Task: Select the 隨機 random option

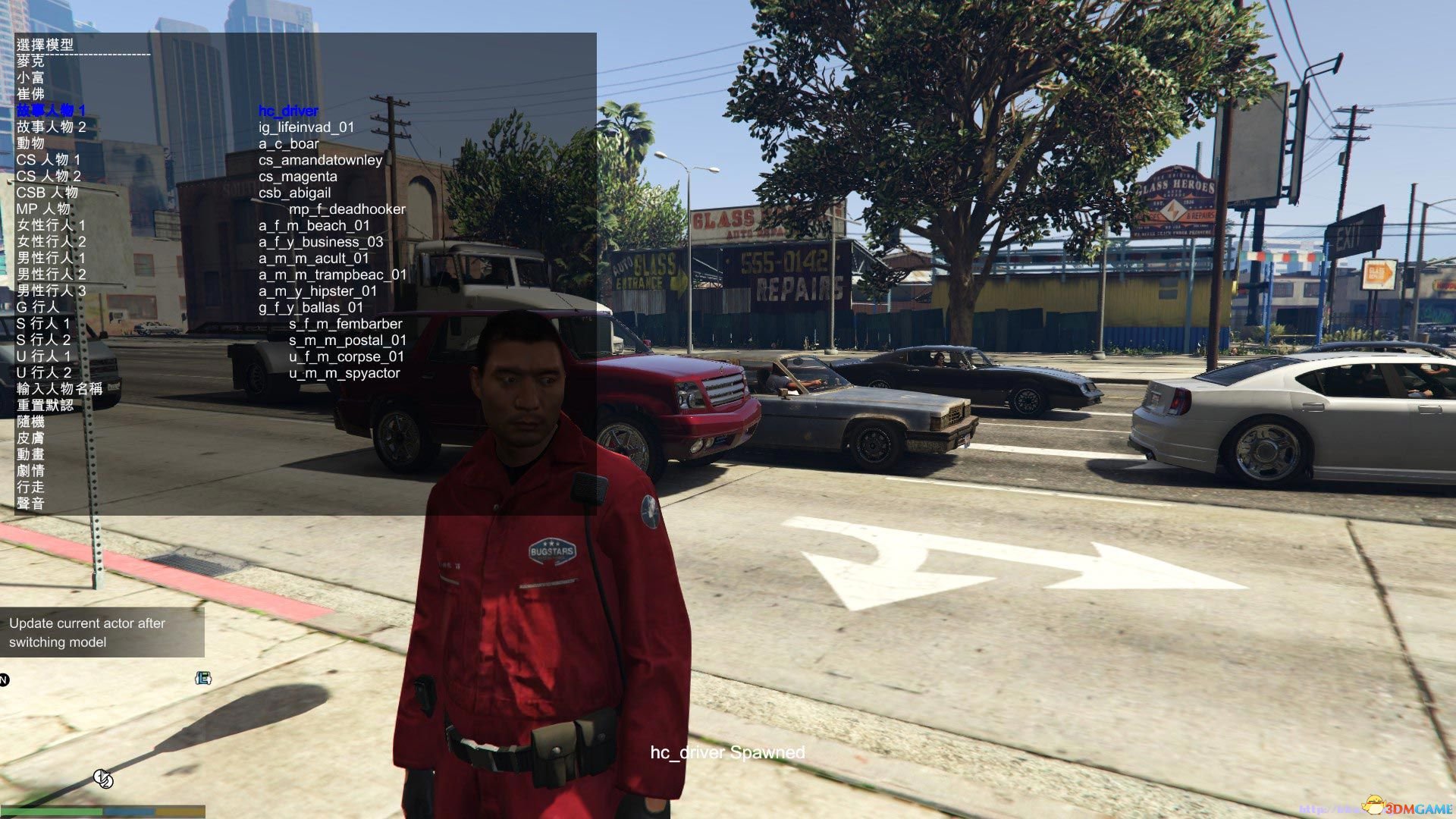Action: pyautogui.click(x=30, y=422)
